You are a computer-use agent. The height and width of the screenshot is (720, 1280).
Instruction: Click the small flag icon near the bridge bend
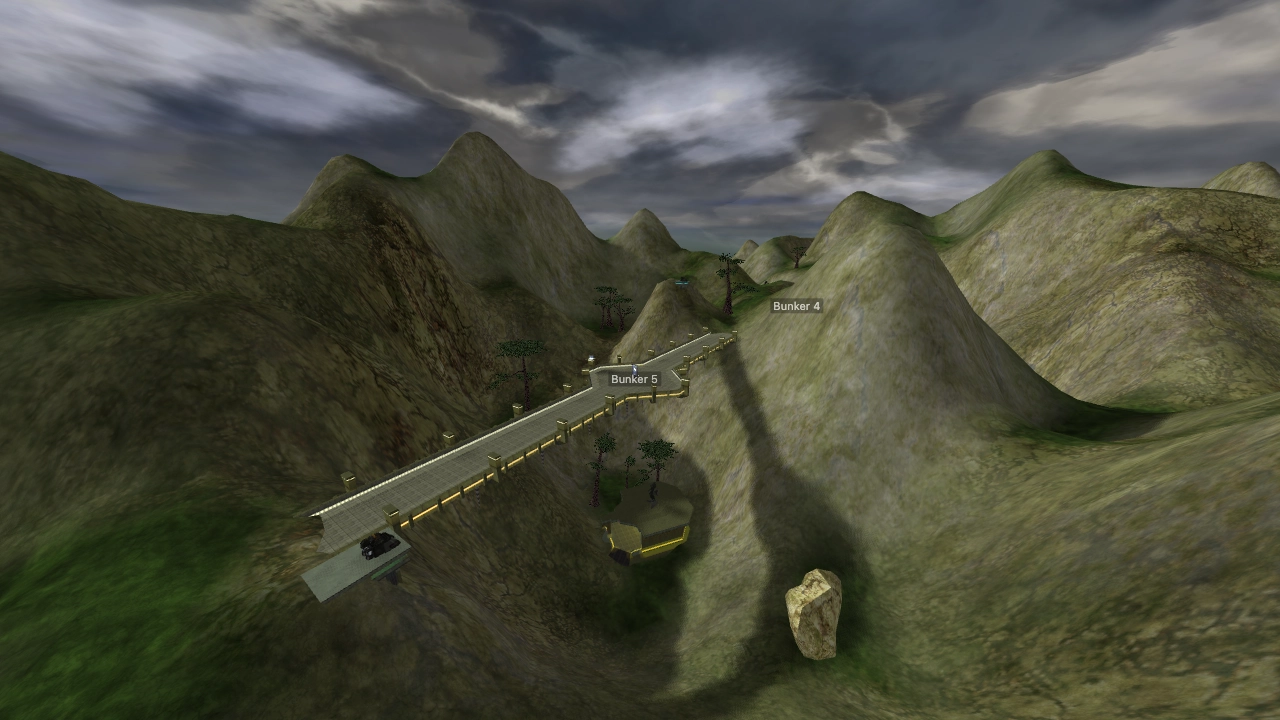(x=590, y=357)
